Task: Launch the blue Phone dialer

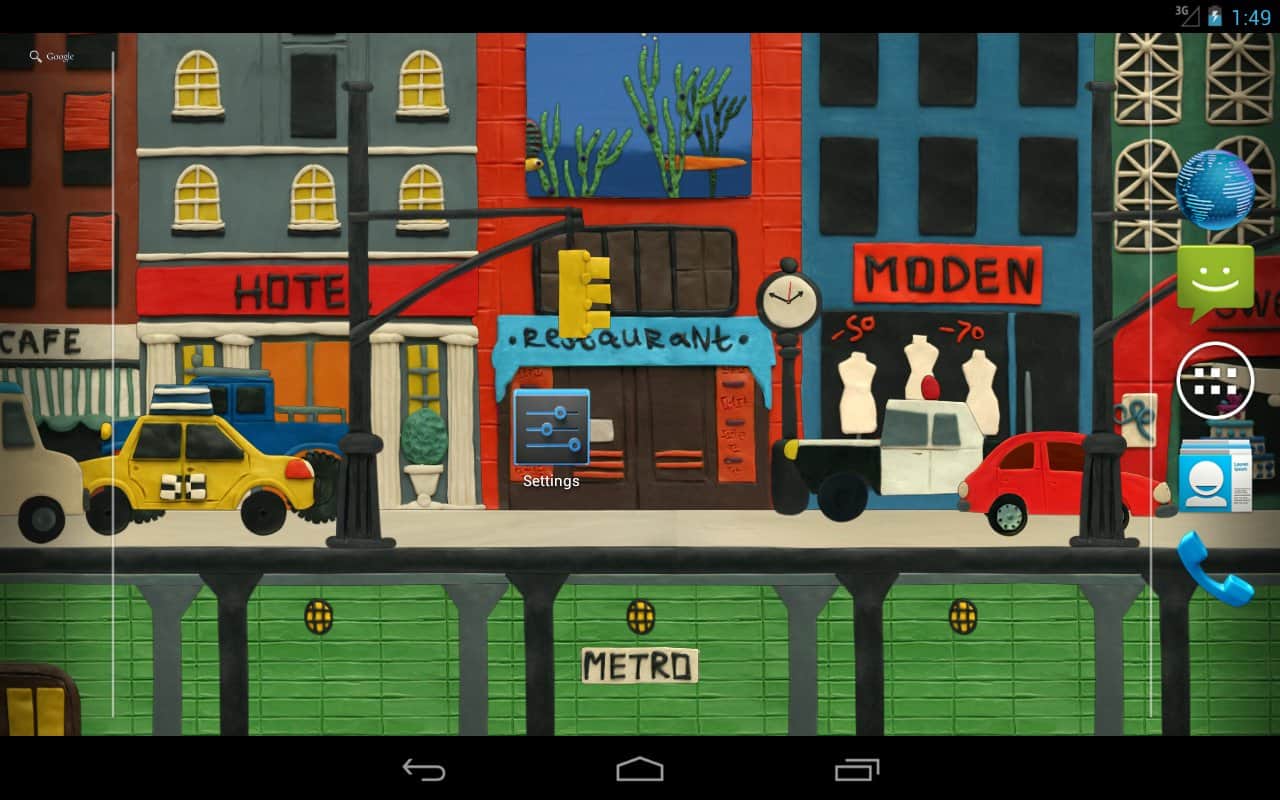Action: pos(1215,568)
